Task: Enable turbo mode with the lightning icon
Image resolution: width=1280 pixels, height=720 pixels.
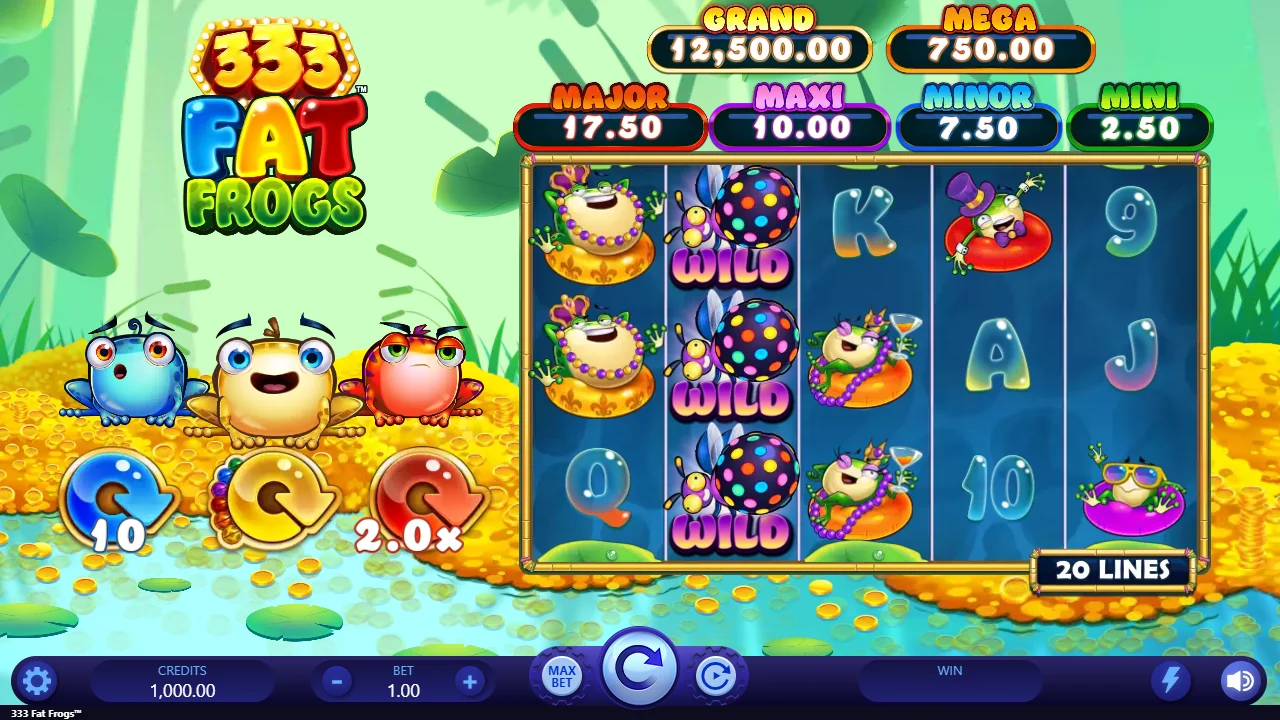Action: pyautogui.click(x=1172, y=680)
